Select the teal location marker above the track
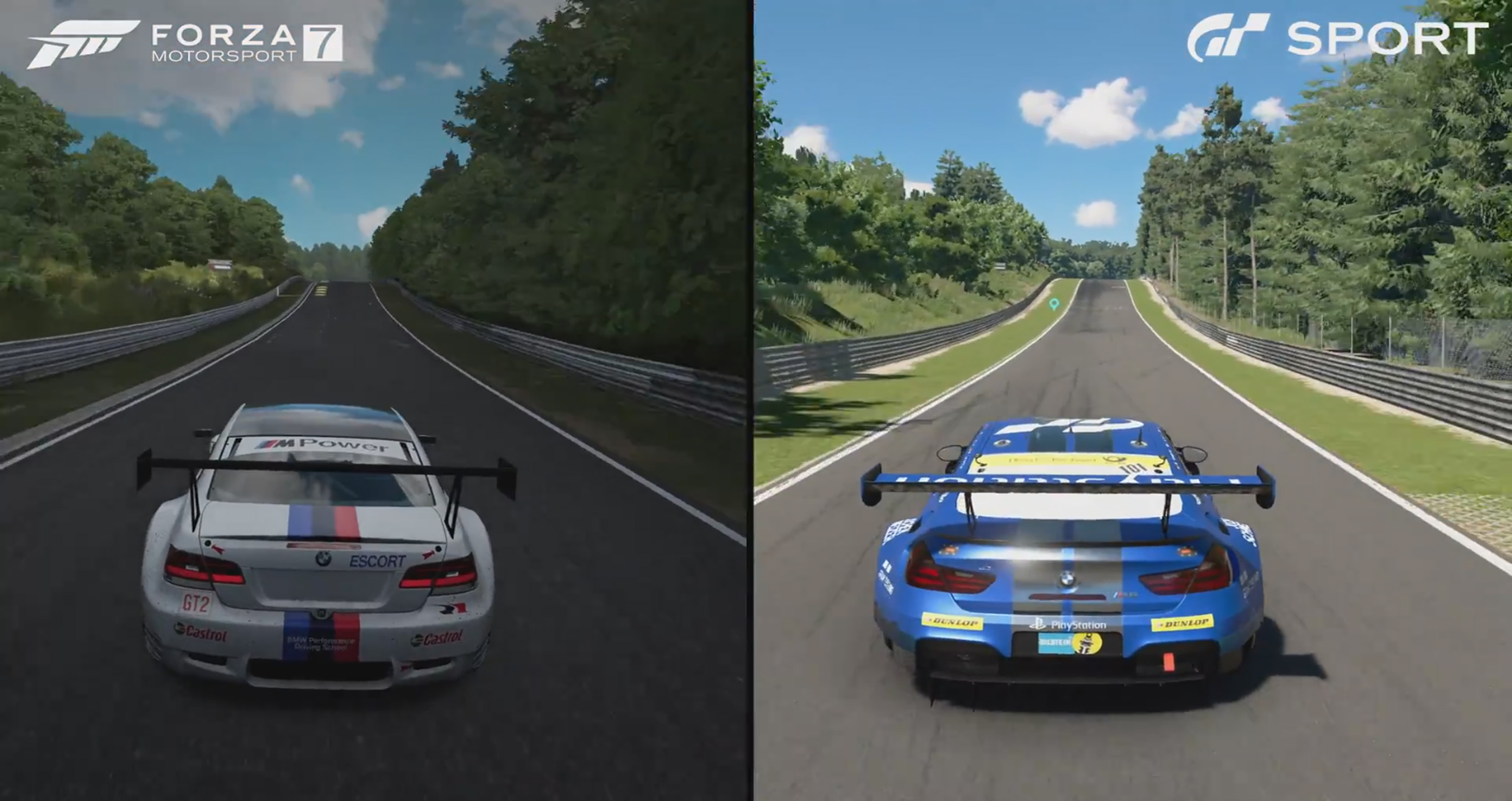The width and height of the screenshot is (1512, 801). (1054, 304)
